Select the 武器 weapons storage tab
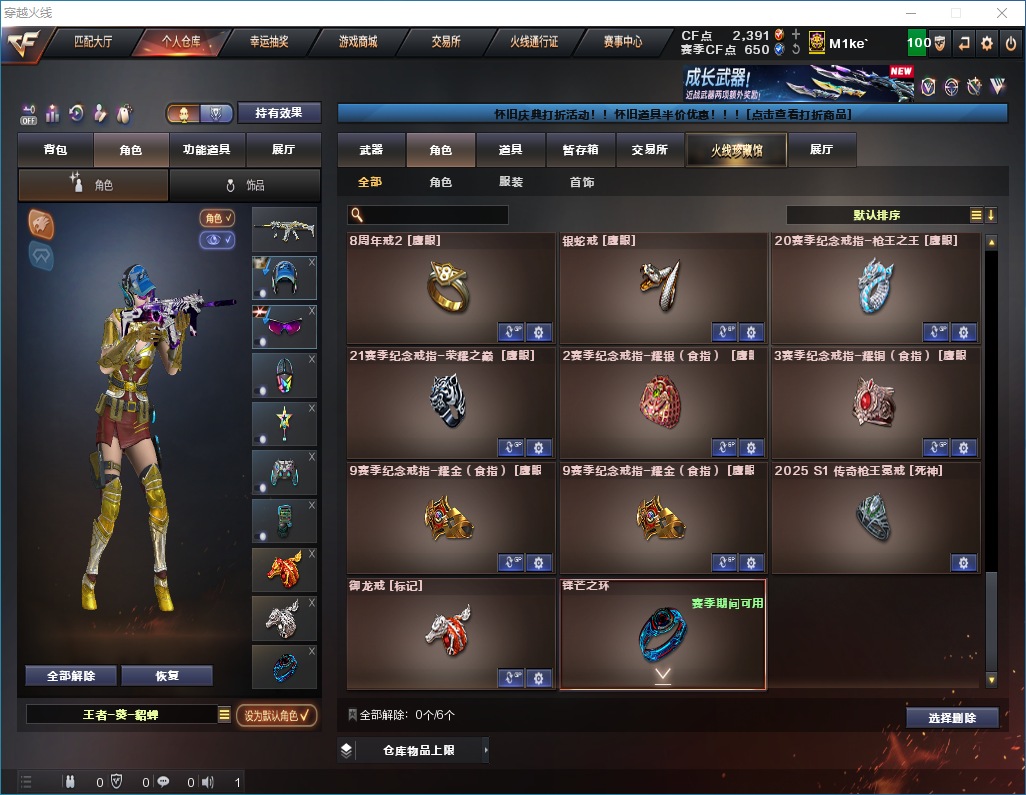Viewport: 1026px width, 795px height. [371, 150]
